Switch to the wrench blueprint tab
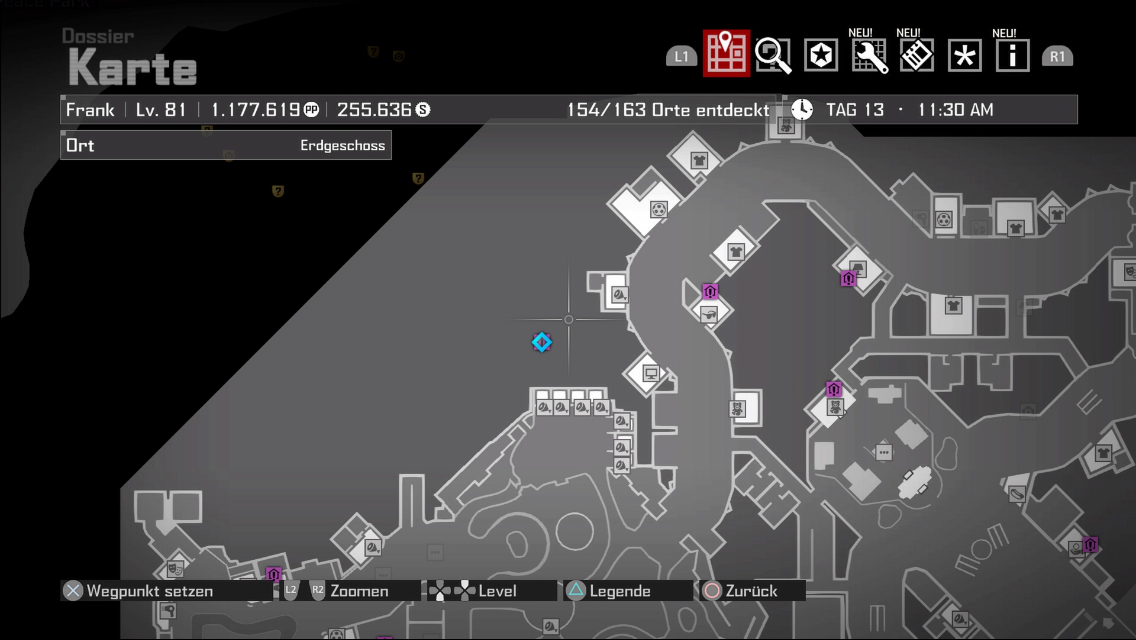Viewport: 1136px width, 640px height. tap(870, 56)
